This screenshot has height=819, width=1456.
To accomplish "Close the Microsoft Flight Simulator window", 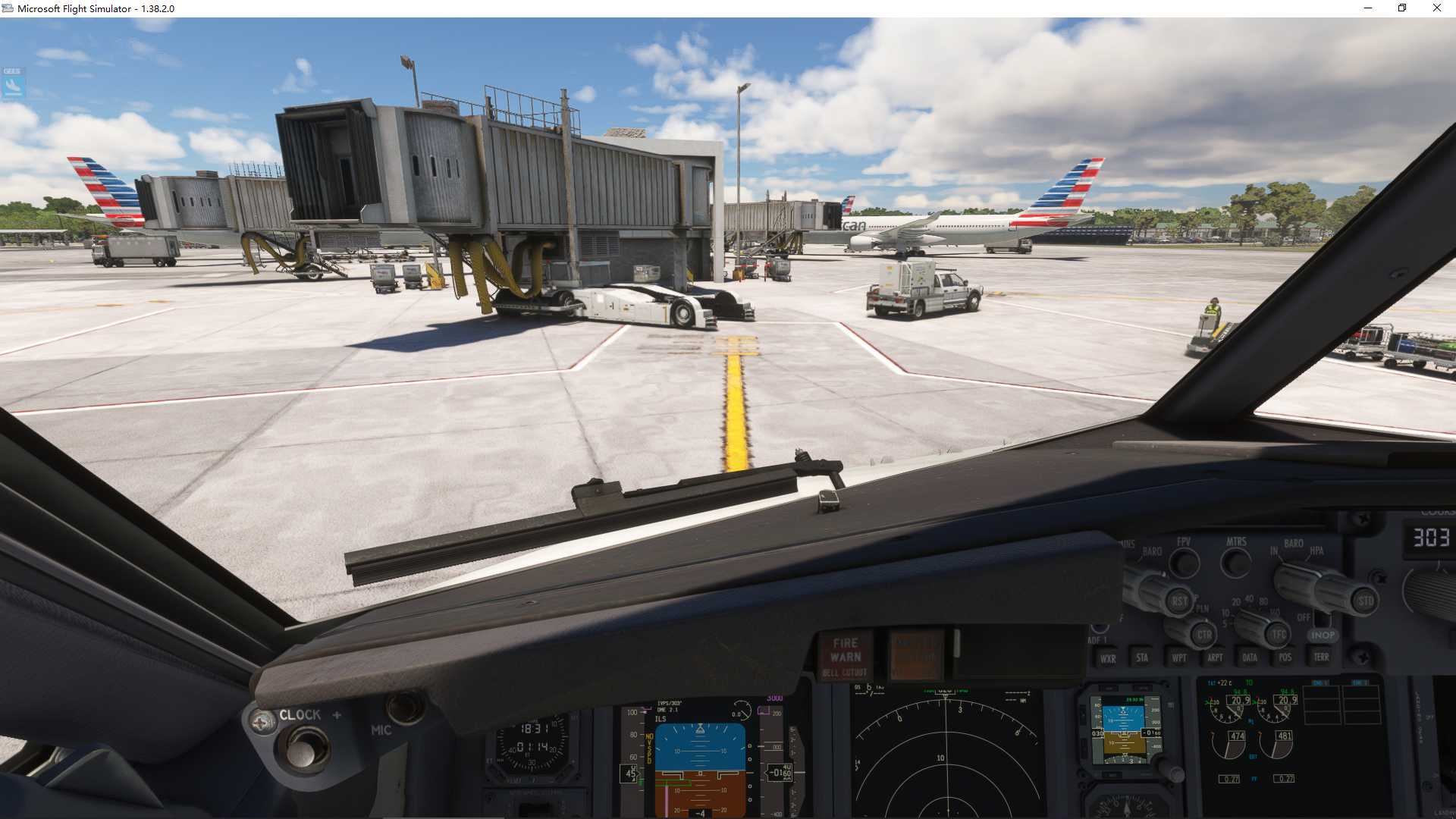I will point(1436,8).
